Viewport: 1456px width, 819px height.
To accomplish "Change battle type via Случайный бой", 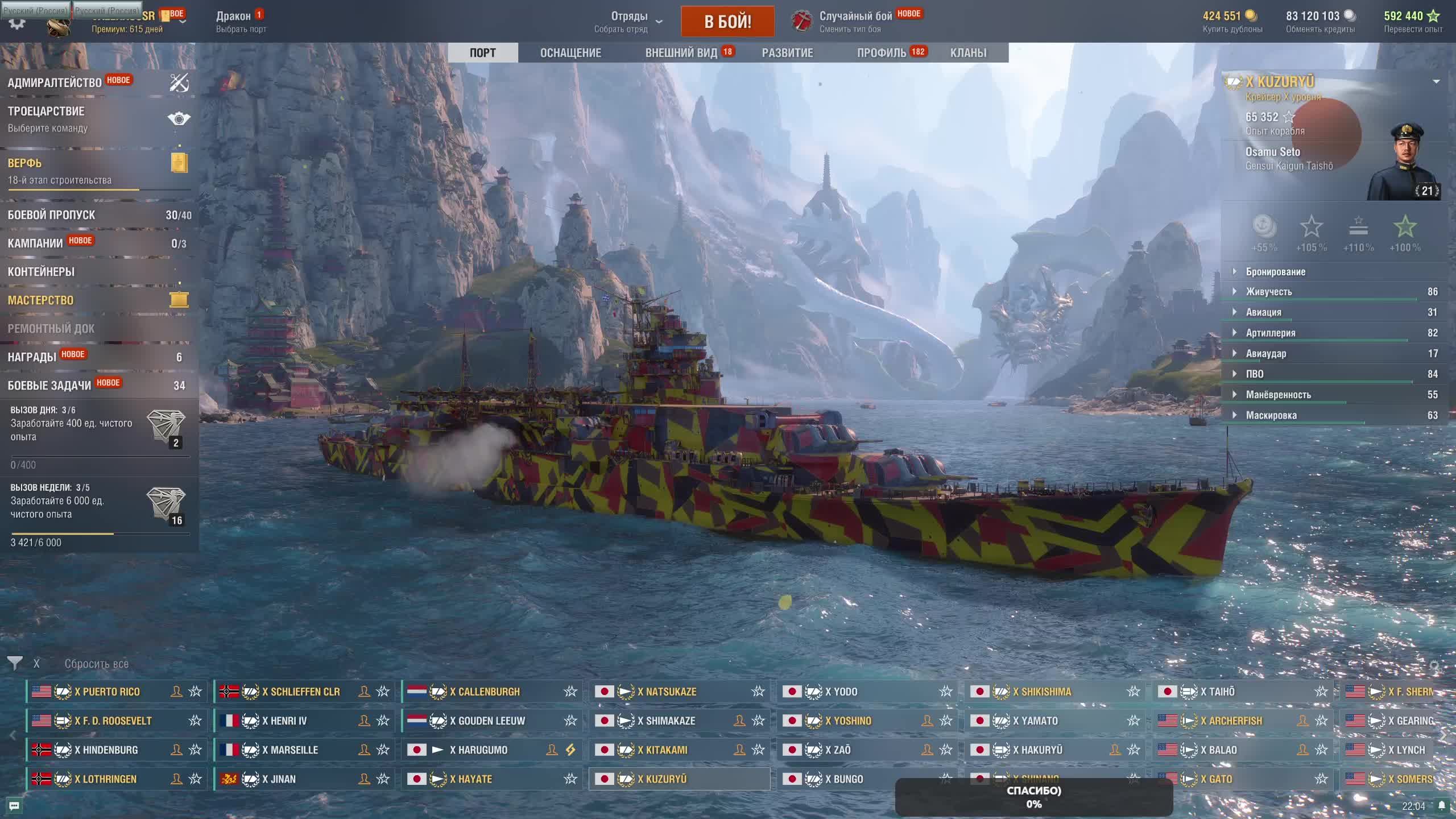I will [x=855, y=21].
